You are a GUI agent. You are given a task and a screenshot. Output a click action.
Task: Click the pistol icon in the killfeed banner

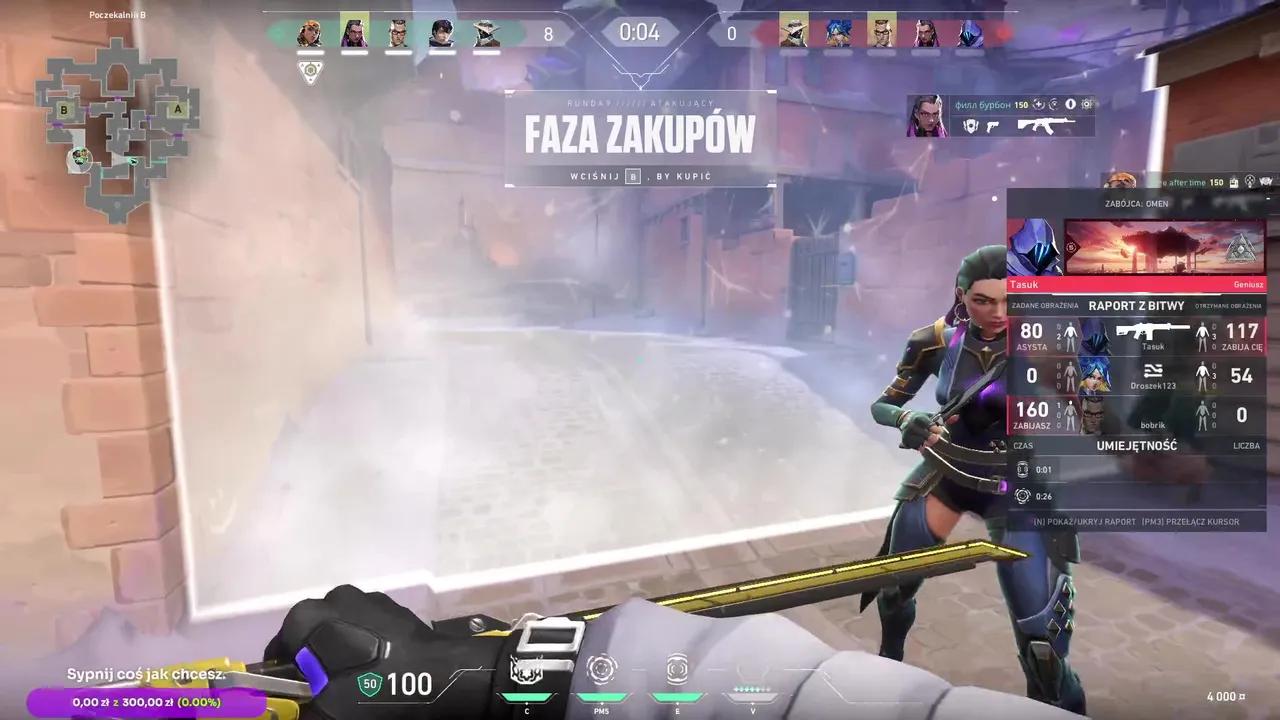click(x=993, y=127)
